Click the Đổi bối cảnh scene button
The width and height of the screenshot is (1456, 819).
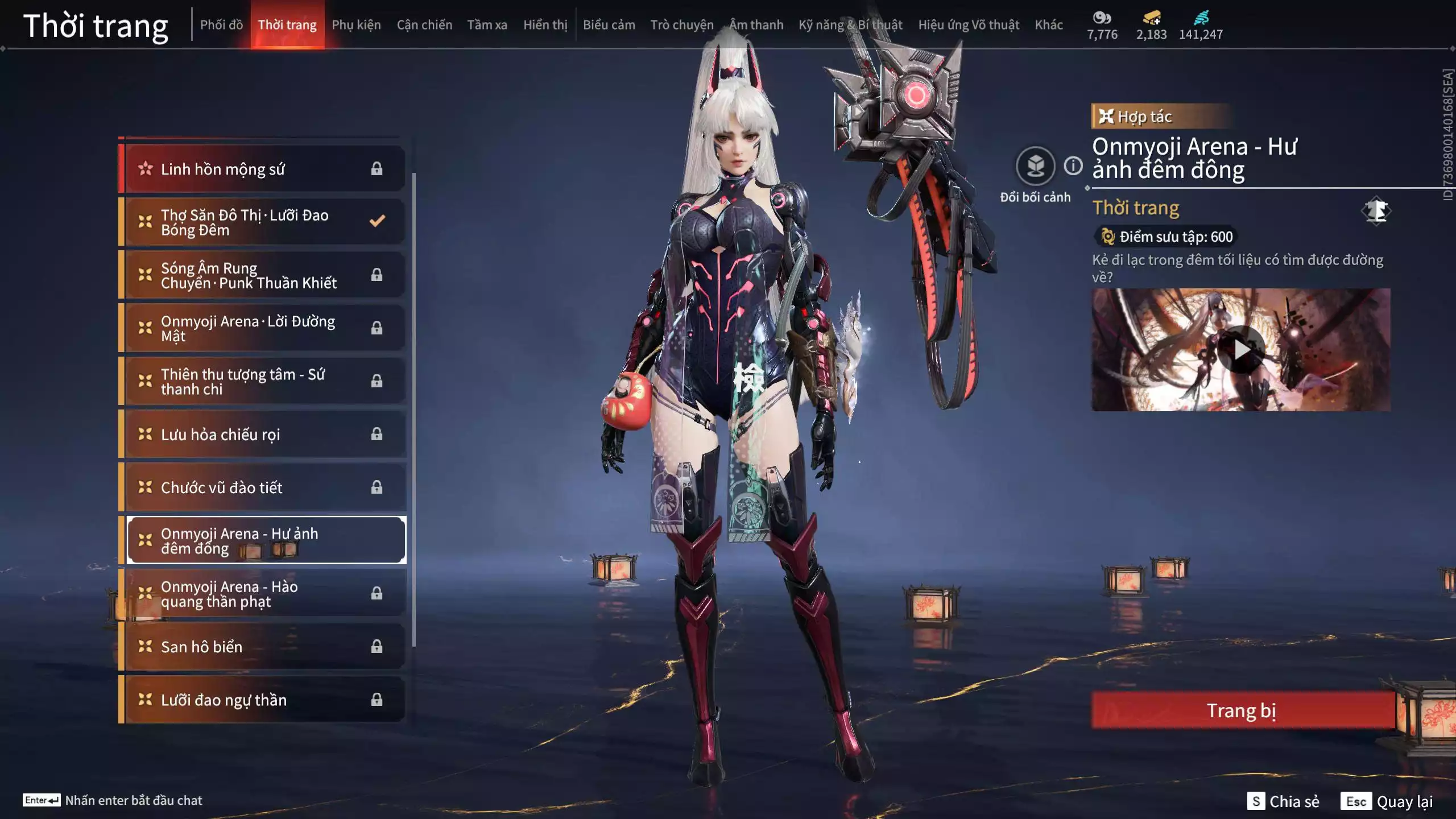coord(1035,167)
